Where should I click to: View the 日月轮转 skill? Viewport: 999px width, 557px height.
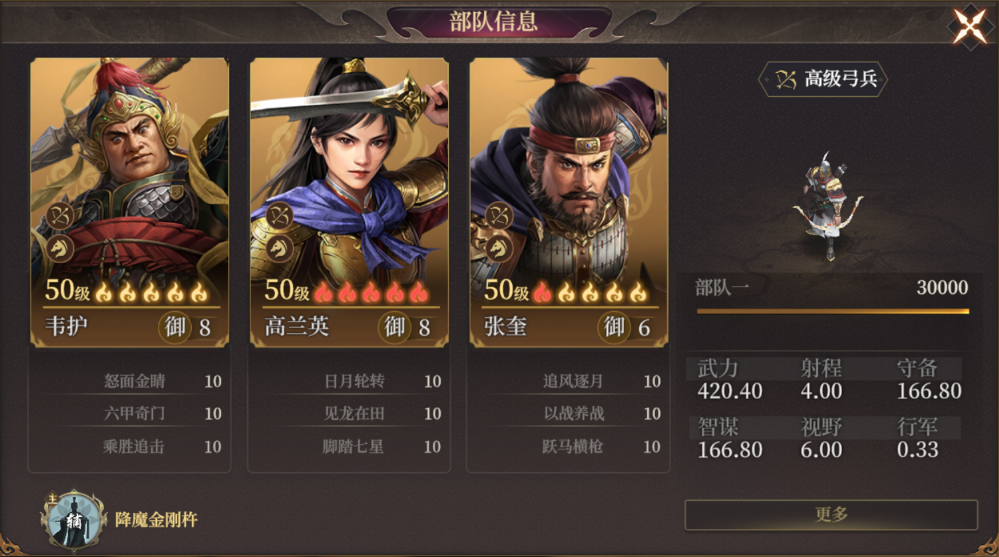click(355, 381)
